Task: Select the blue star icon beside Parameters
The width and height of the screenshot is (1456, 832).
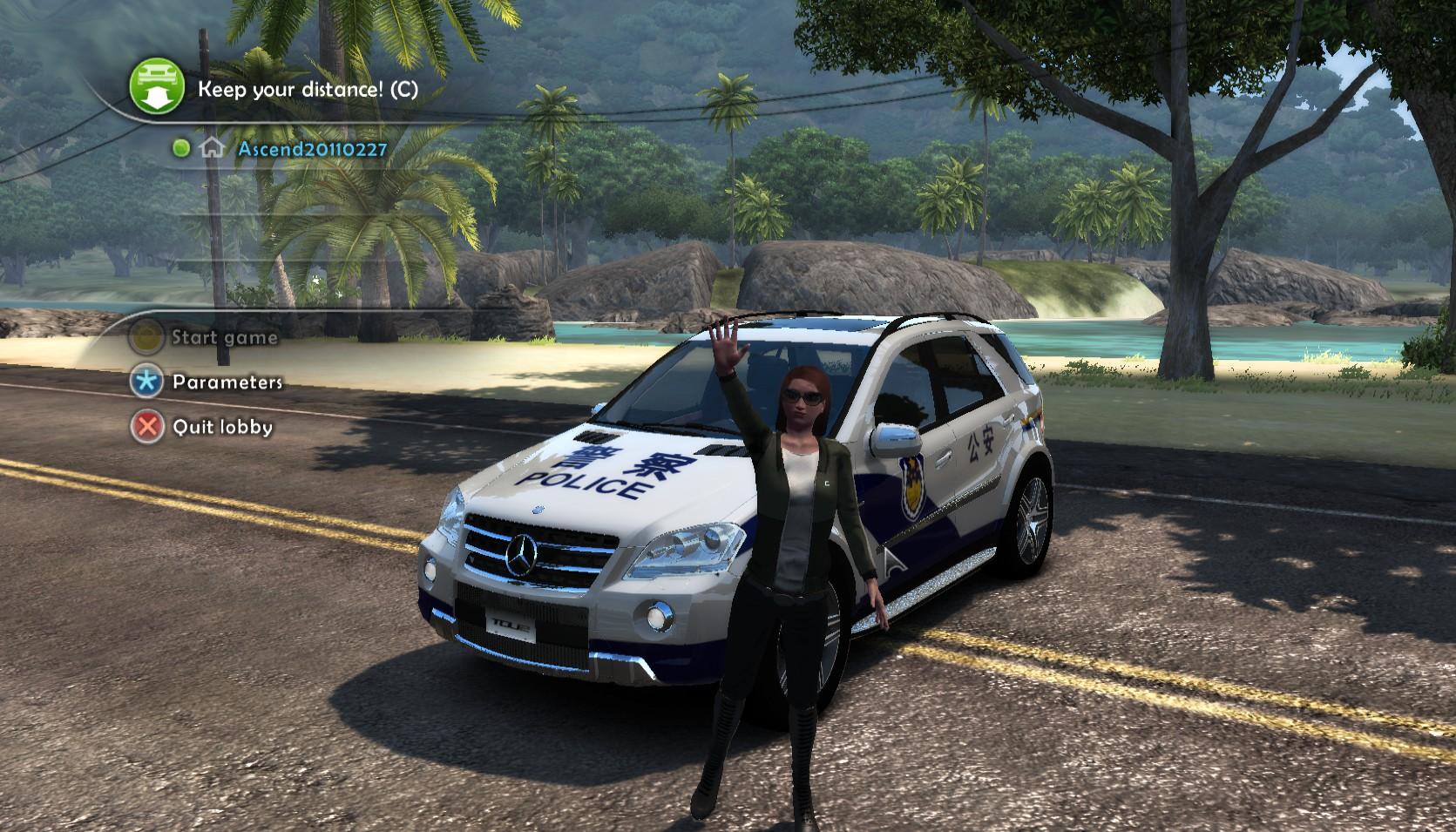Action: pos(146,381)
